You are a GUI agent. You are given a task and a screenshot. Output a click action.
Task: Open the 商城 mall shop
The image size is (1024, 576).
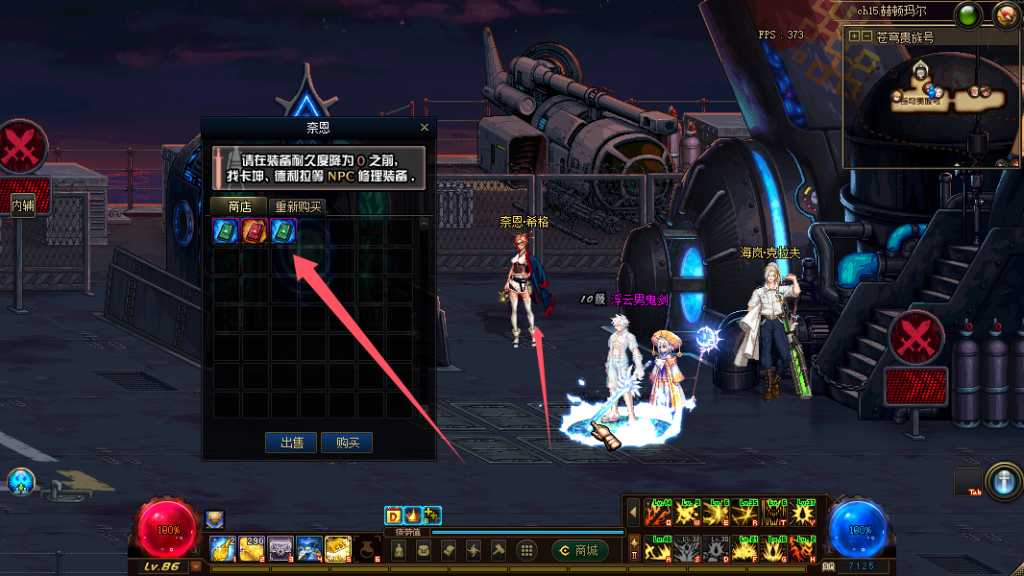tap(580, 550)
